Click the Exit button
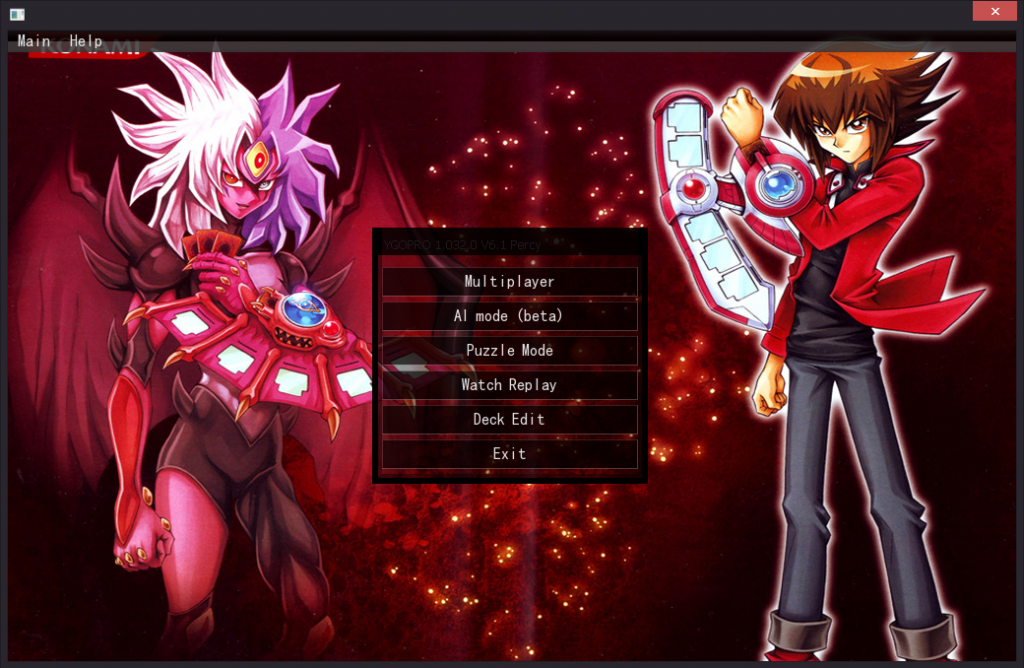1024x668 pixels. (x=509, y=454)
